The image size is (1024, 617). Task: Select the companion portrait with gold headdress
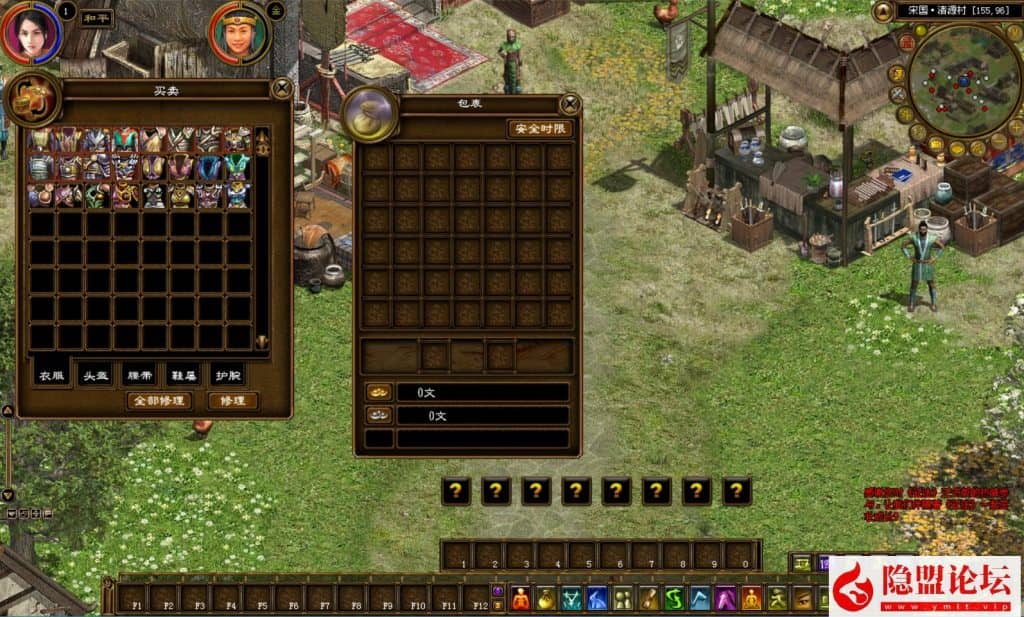click(238, 32)
